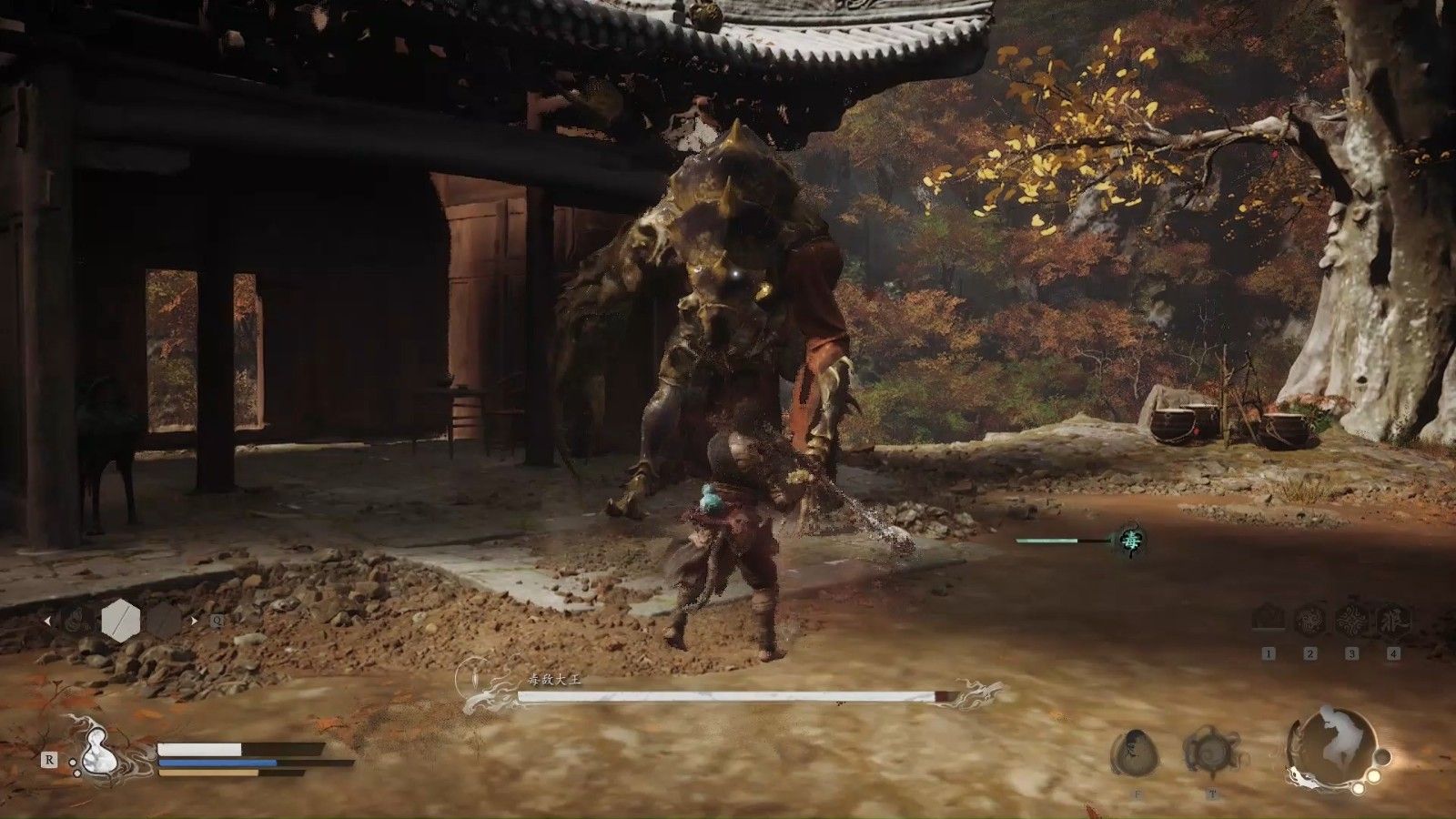Image resolution: width=1456 pixels, height=819 pixels.
Task: Click the left arrow of the item selector
Action: point(47,622)
